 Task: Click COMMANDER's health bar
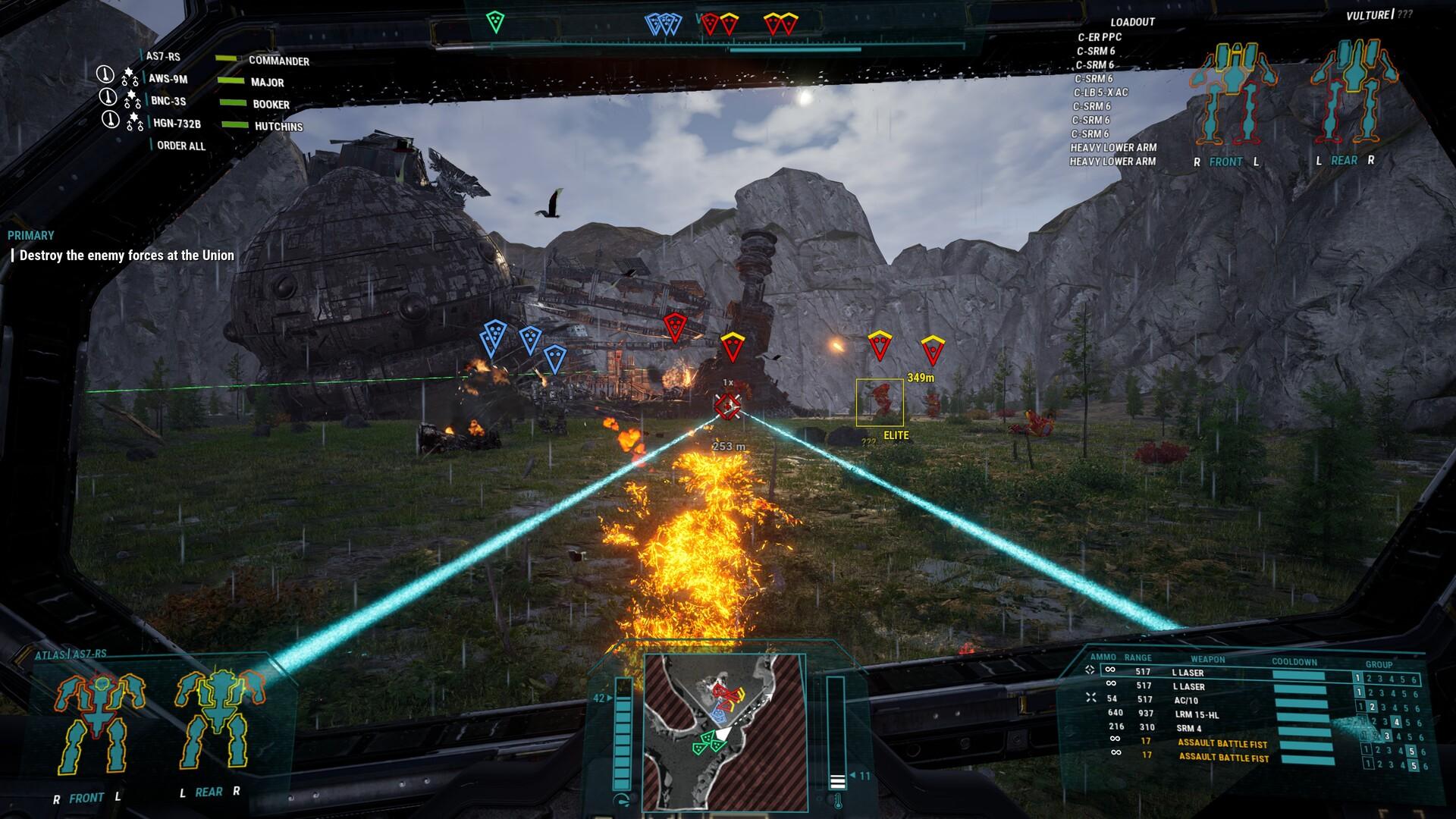(229, 57)
